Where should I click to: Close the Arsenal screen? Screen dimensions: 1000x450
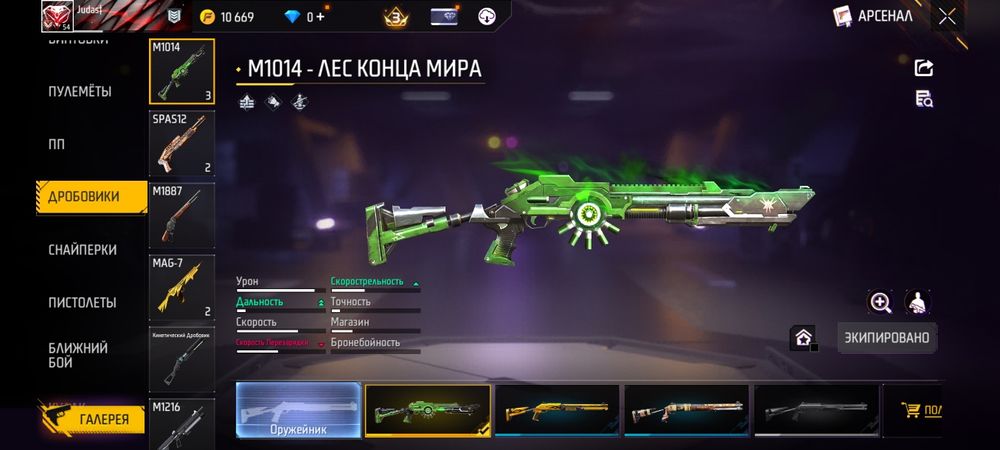(947, 16)
